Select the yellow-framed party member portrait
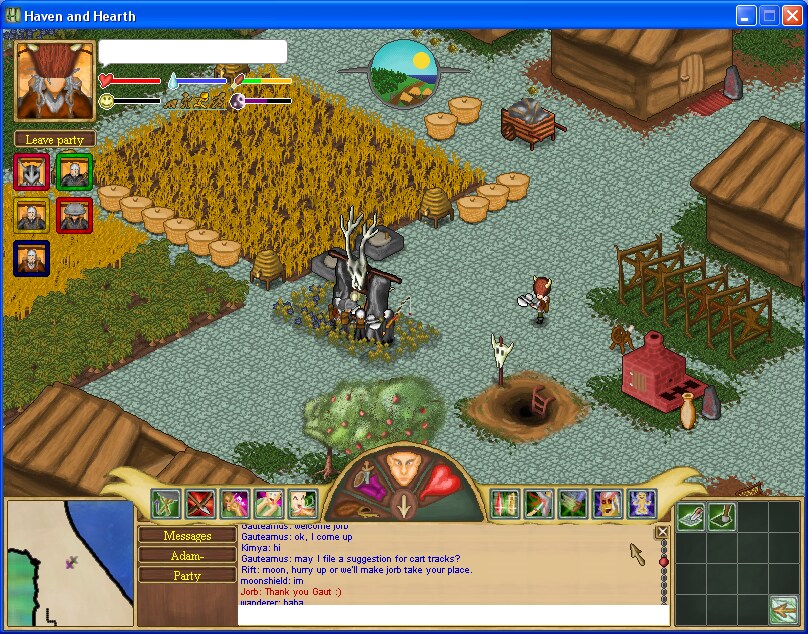 pos(31,215)
